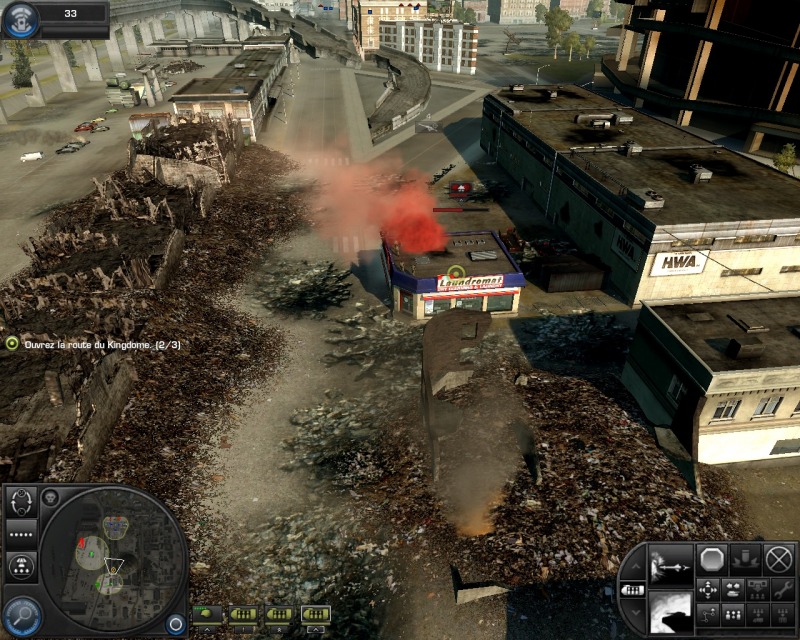Select the four-way arrows move command
The width and height of the screenshot is (800, 640).
[707, 589]
